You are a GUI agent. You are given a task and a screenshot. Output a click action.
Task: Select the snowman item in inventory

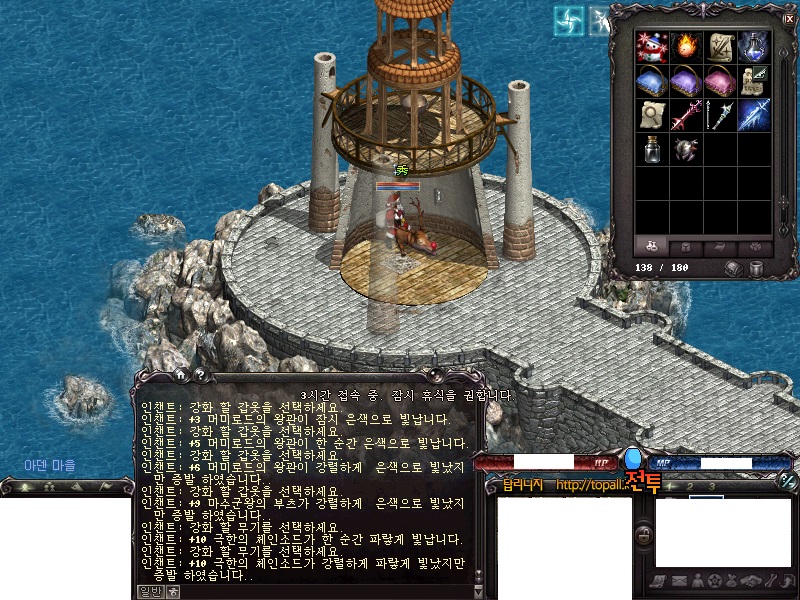652,46
